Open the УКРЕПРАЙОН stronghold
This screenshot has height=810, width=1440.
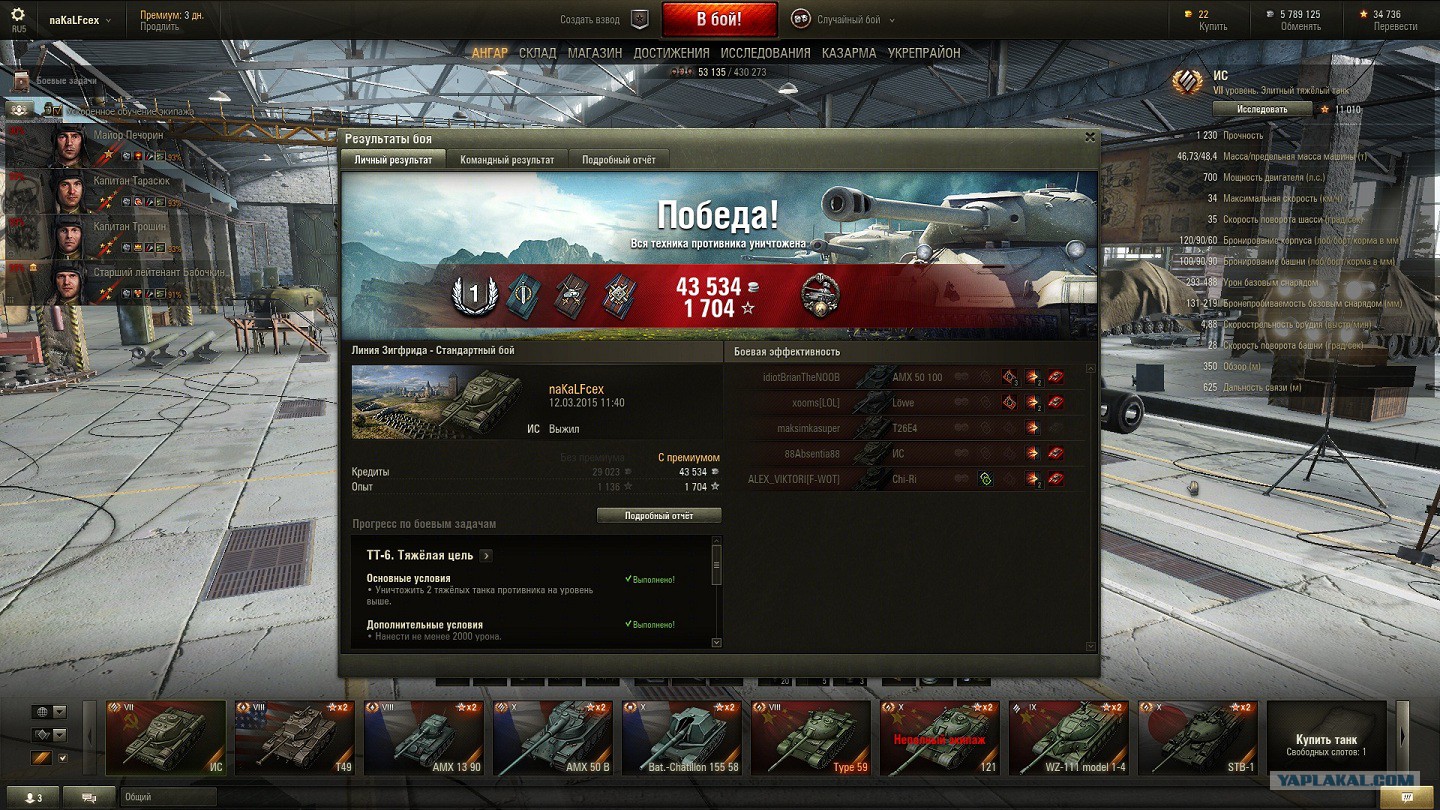924,53
